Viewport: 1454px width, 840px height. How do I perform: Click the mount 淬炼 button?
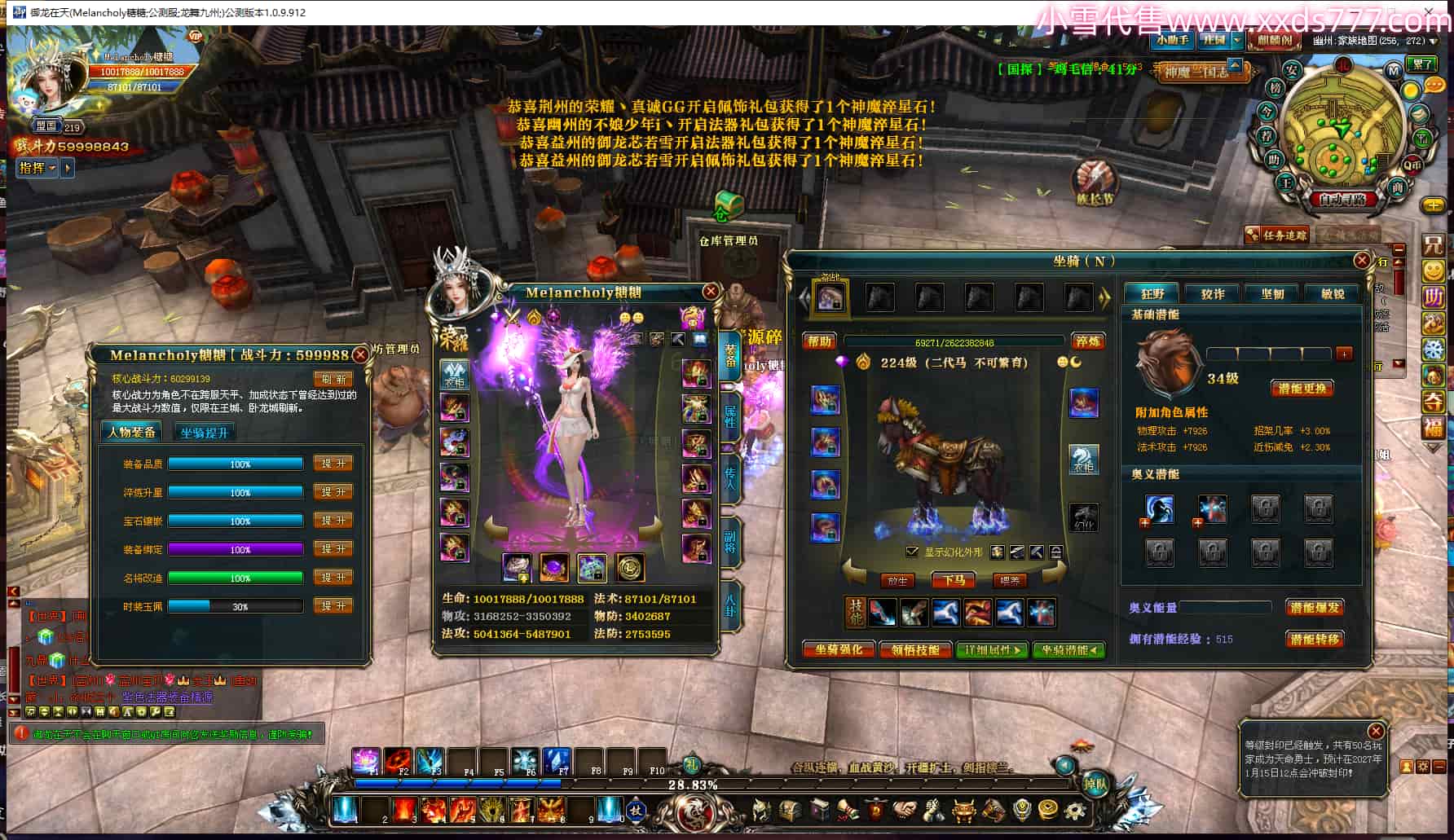[1087, 341]
